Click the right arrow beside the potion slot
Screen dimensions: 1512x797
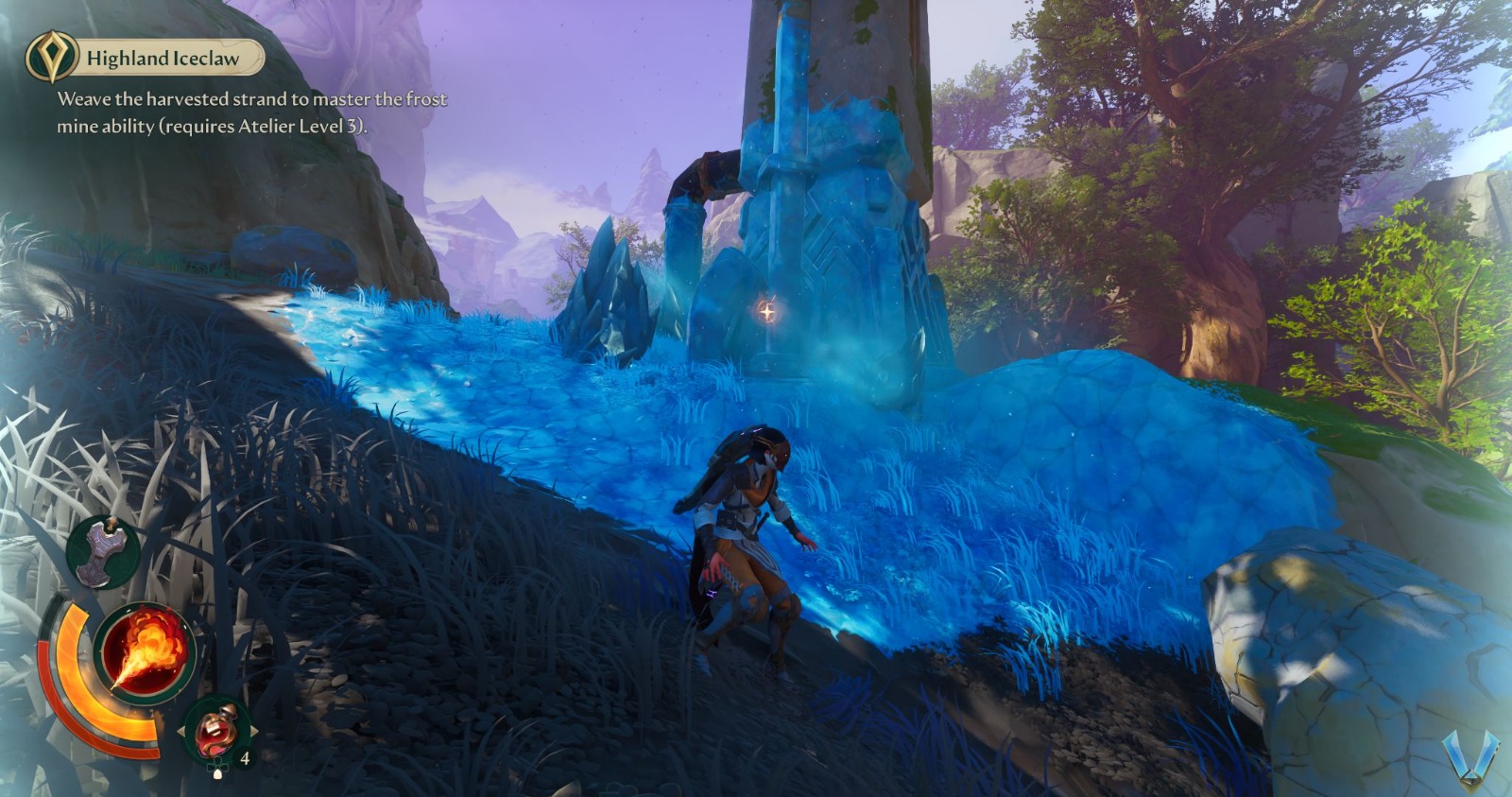(x=255, y=732)
